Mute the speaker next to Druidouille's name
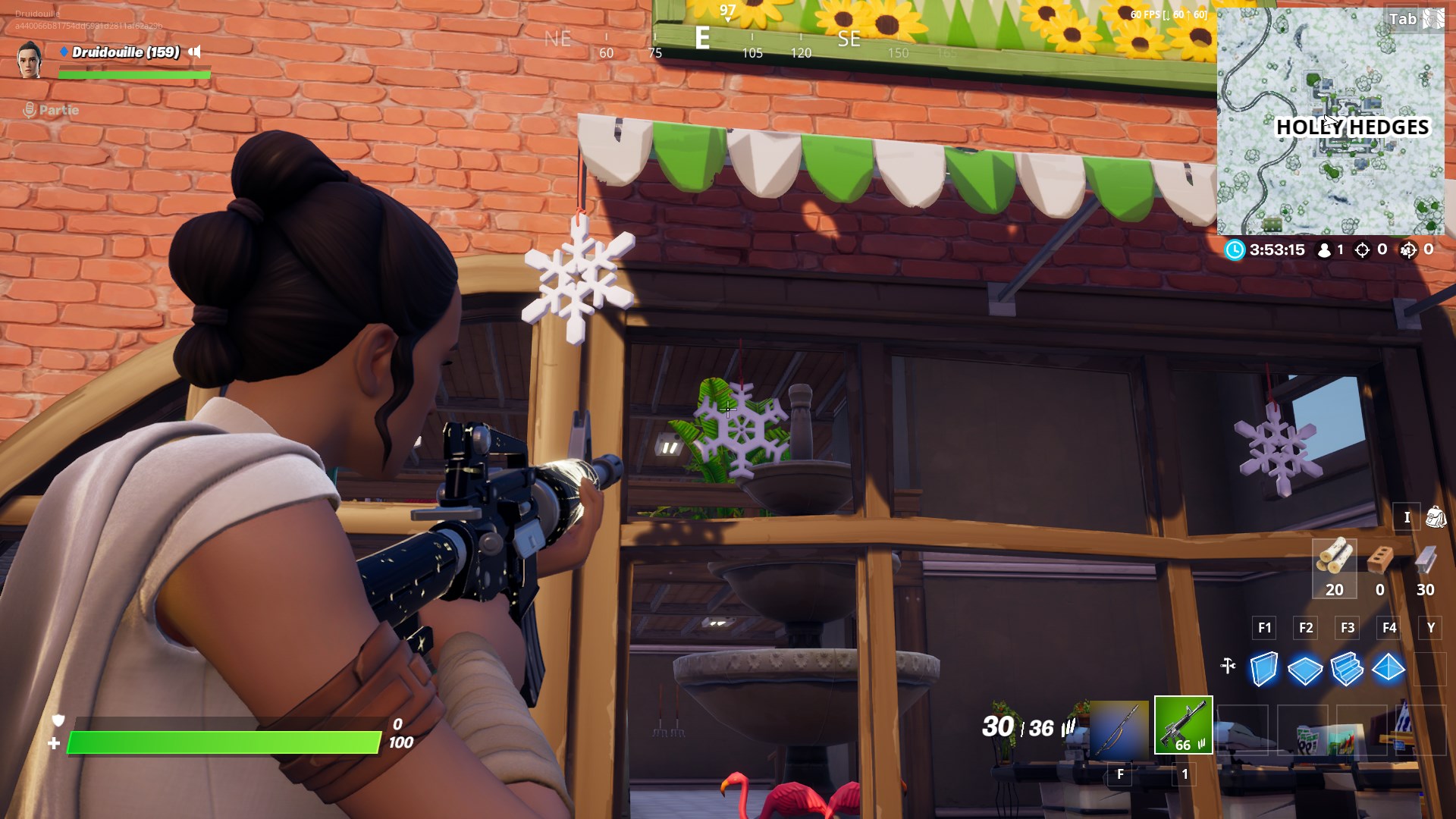The height and width of the screenshot is (819, 1456). (196, 53)
